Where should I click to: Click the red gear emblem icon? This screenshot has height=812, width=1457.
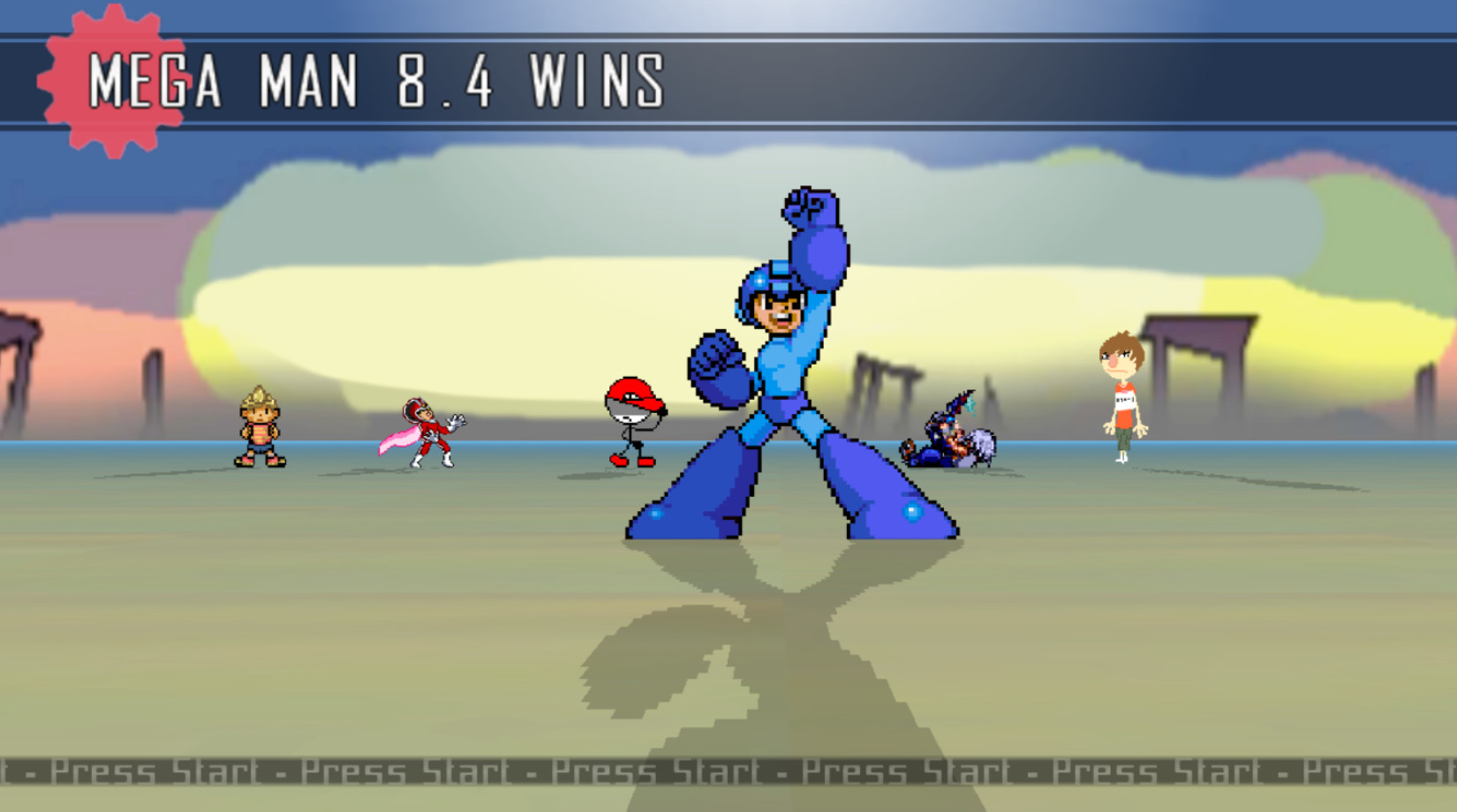coord(115,79)
